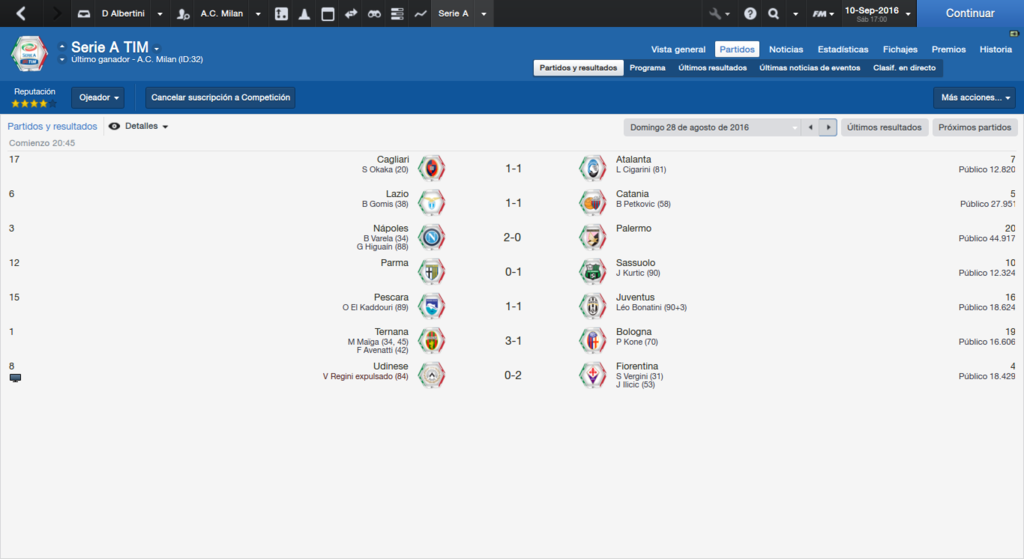This screenshot has height=559, width=1024.
Task: Show Próximos partidos
Action: [974, 128]
